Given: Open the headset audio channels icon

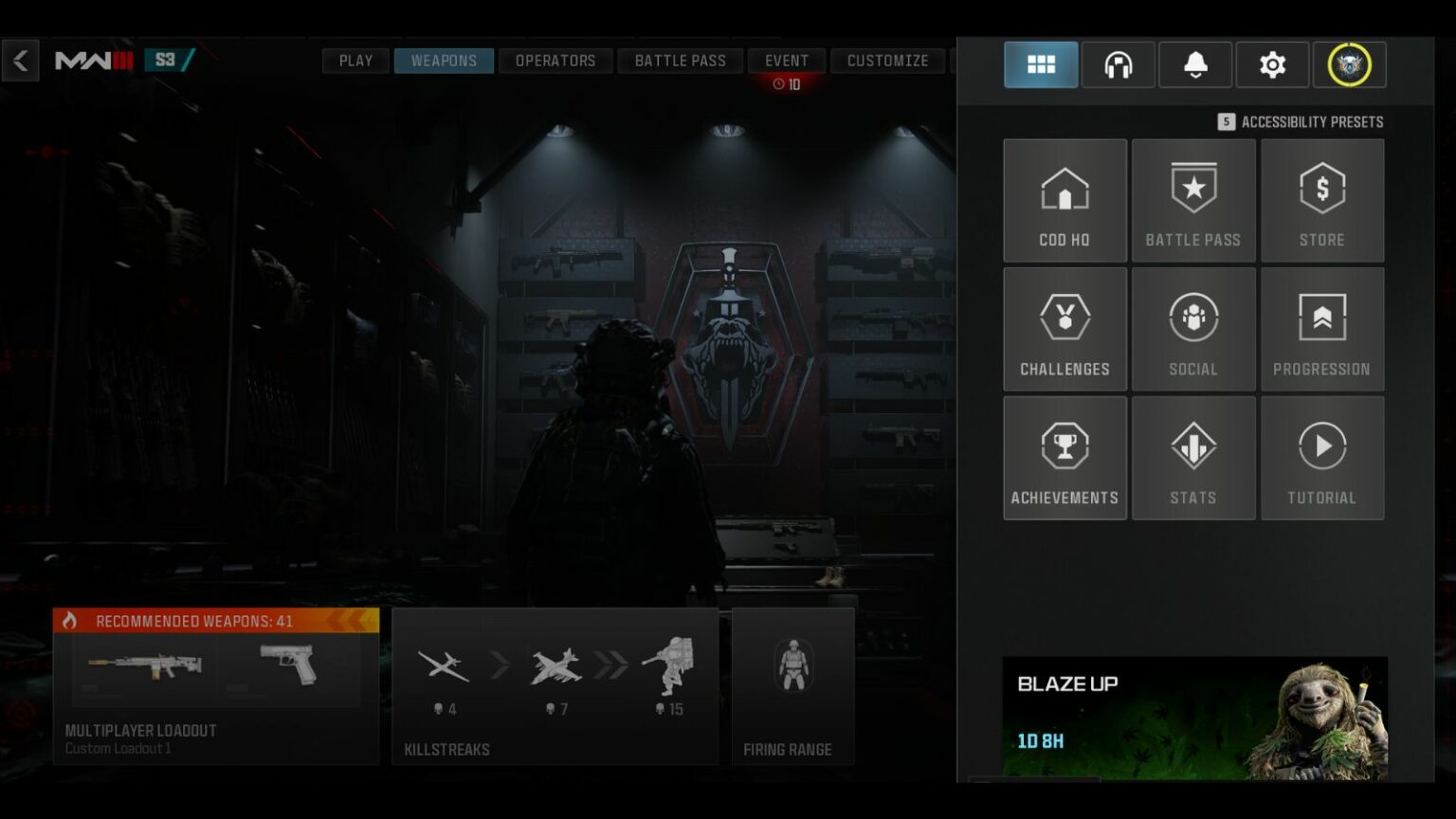Looking at the screenshot, I should (x=1119, y=64).
